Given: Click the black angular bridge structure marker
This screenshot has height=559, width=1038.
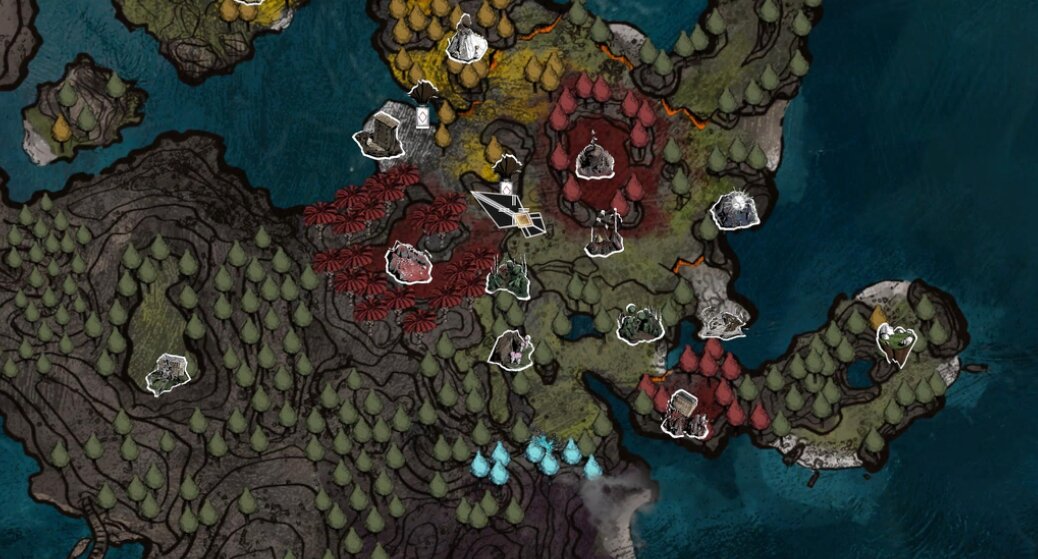Looking at the screenshot, I should pyautogui.click(x=510, y=211).
